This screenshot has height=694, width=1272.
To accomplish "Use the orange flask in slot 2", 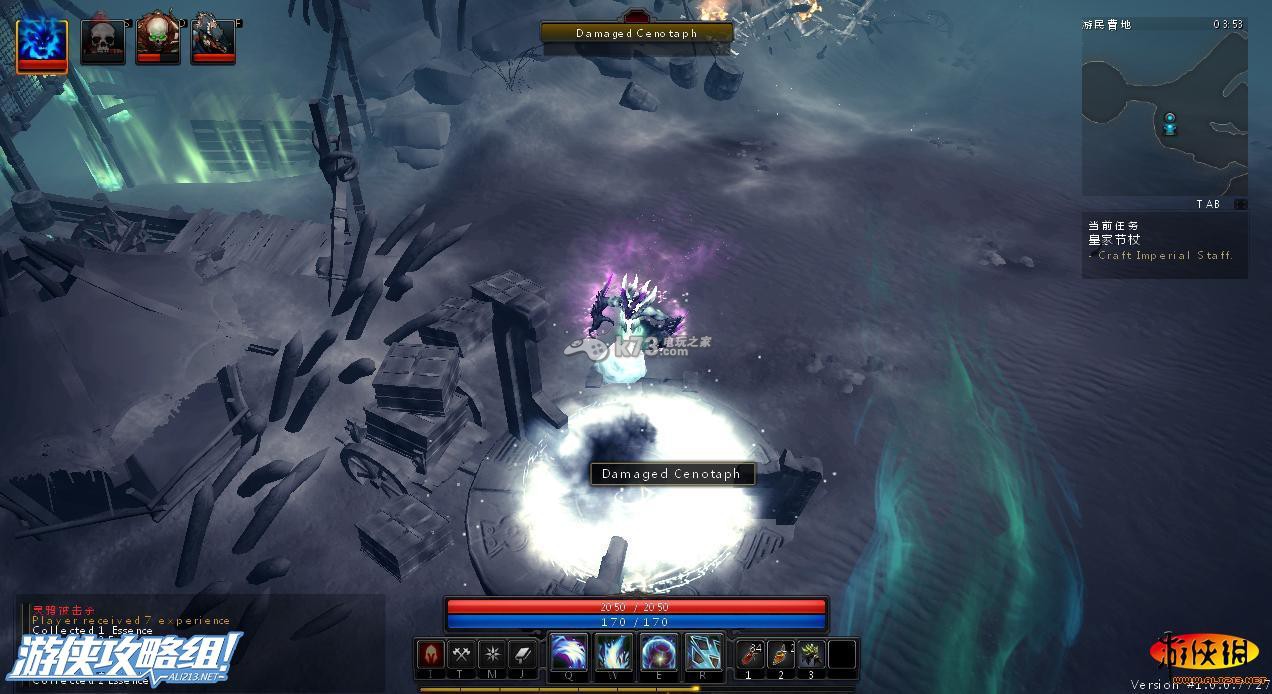I will point(781,654).
